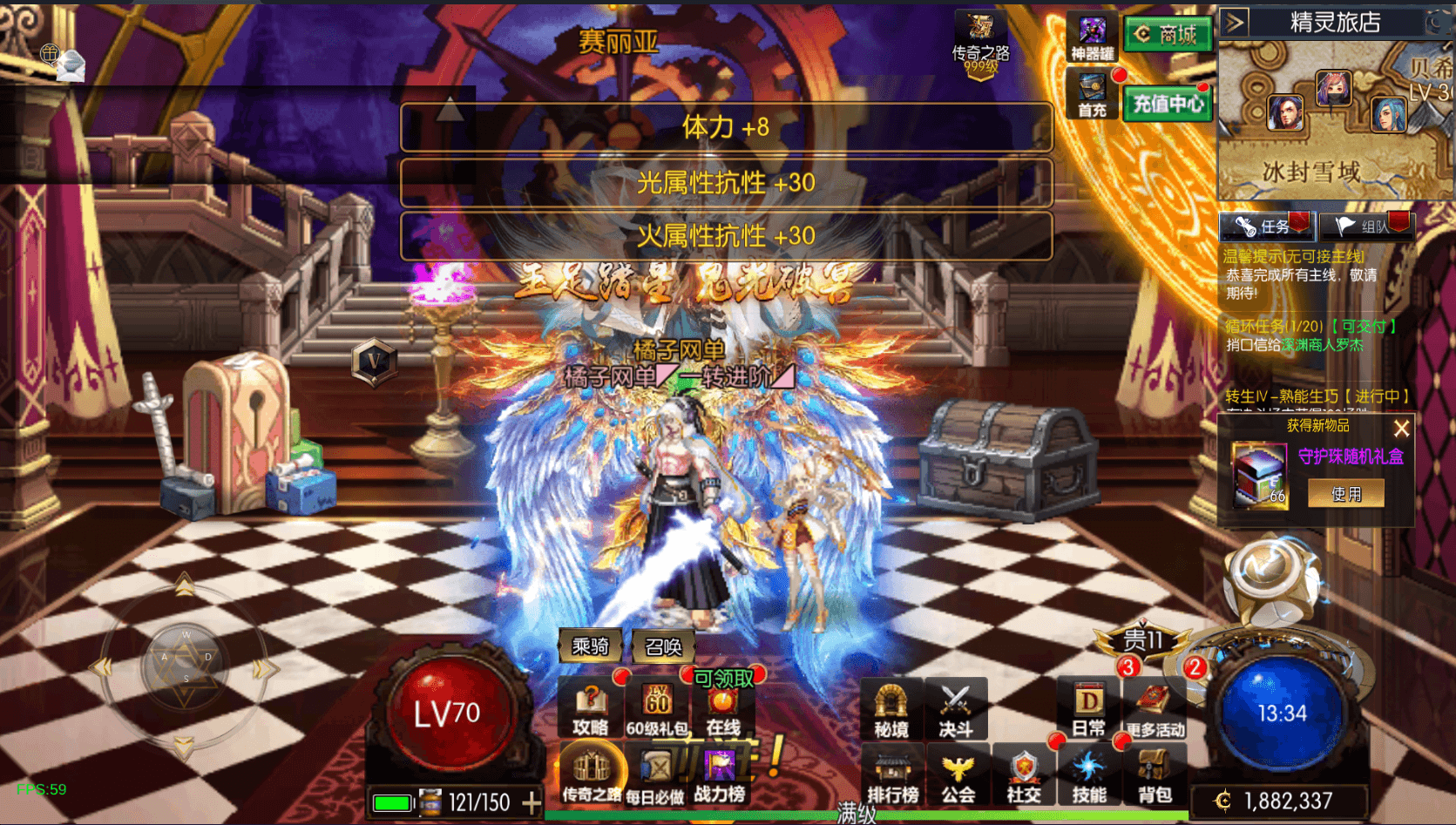Open the 攻略 guide icon
1456x825 pixels.
pos(590,709)
